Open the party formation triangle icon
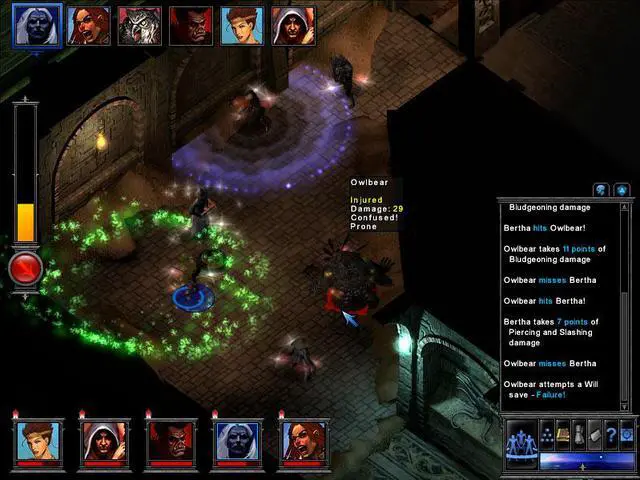The height and width of the screenshot is (480, 640). [548, 433]
